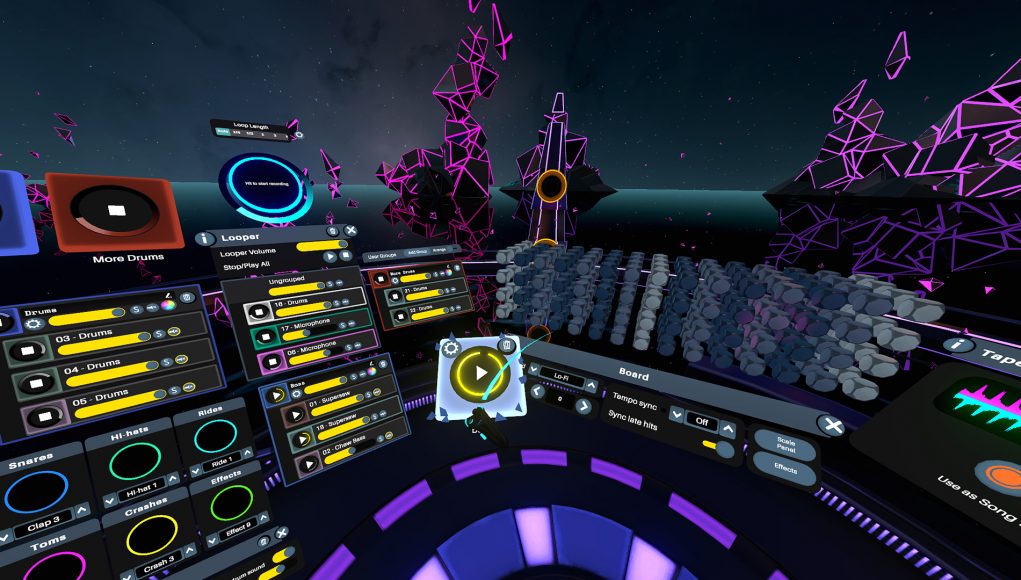The image size is (1021, 580).
Task: Close the Looper panel
Action: tap(351, 231)
